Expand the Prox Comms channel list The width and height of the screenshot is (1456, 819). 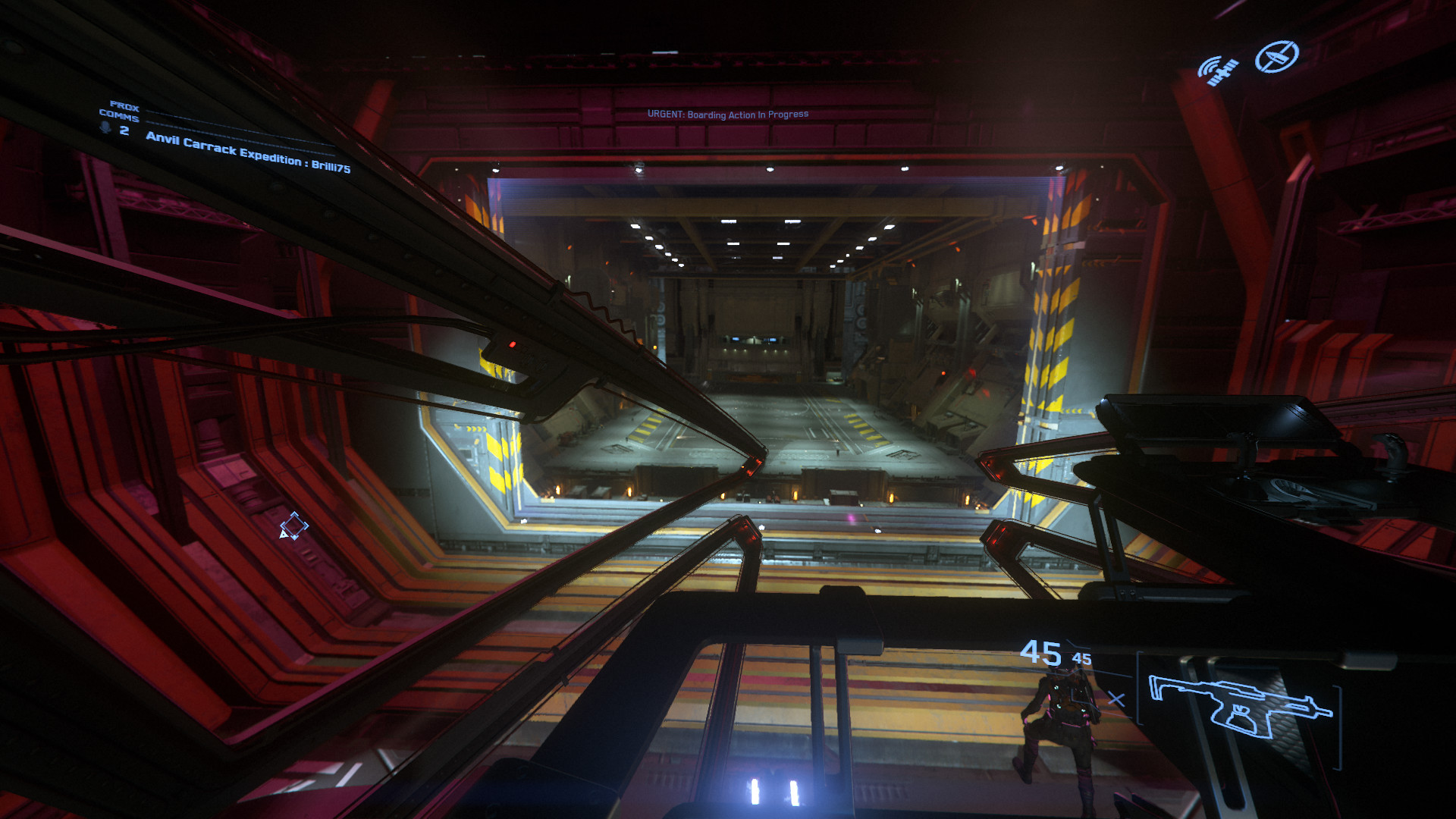pos(124,111)
